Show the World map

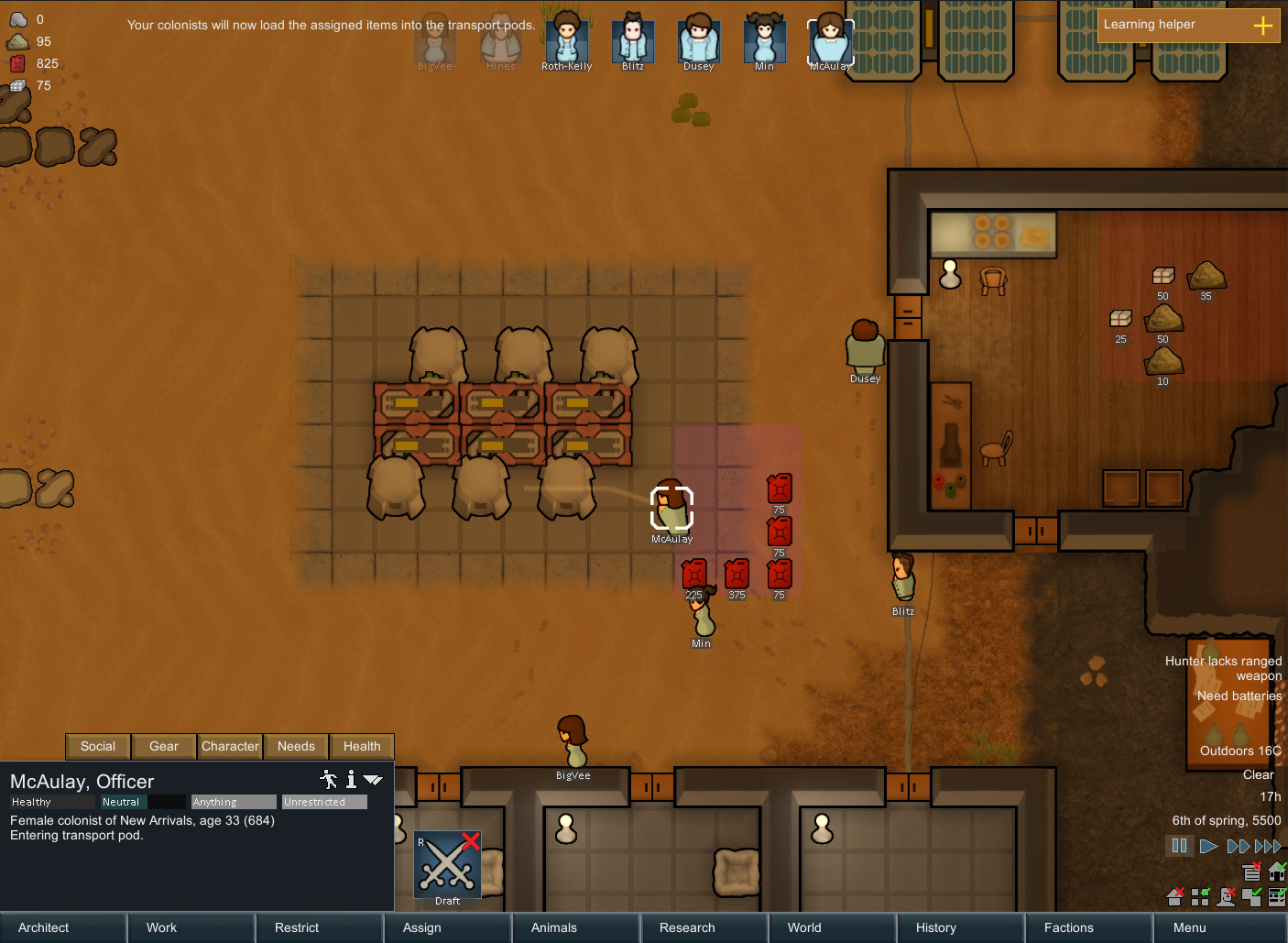(x=832, y=927)
